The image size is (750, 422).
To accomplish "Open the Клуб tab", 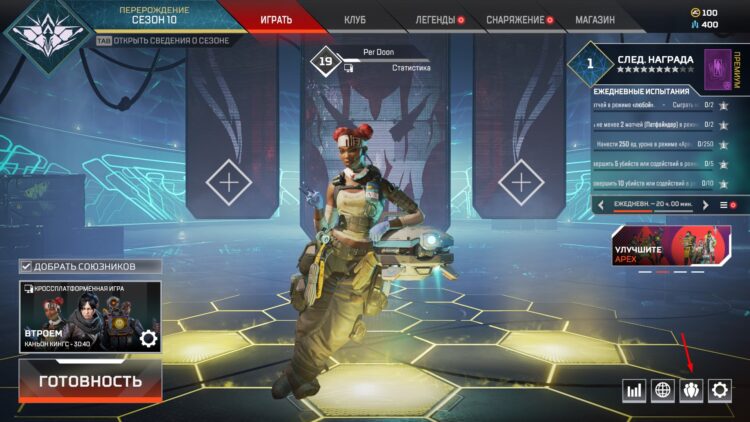I will coord(355,19).
